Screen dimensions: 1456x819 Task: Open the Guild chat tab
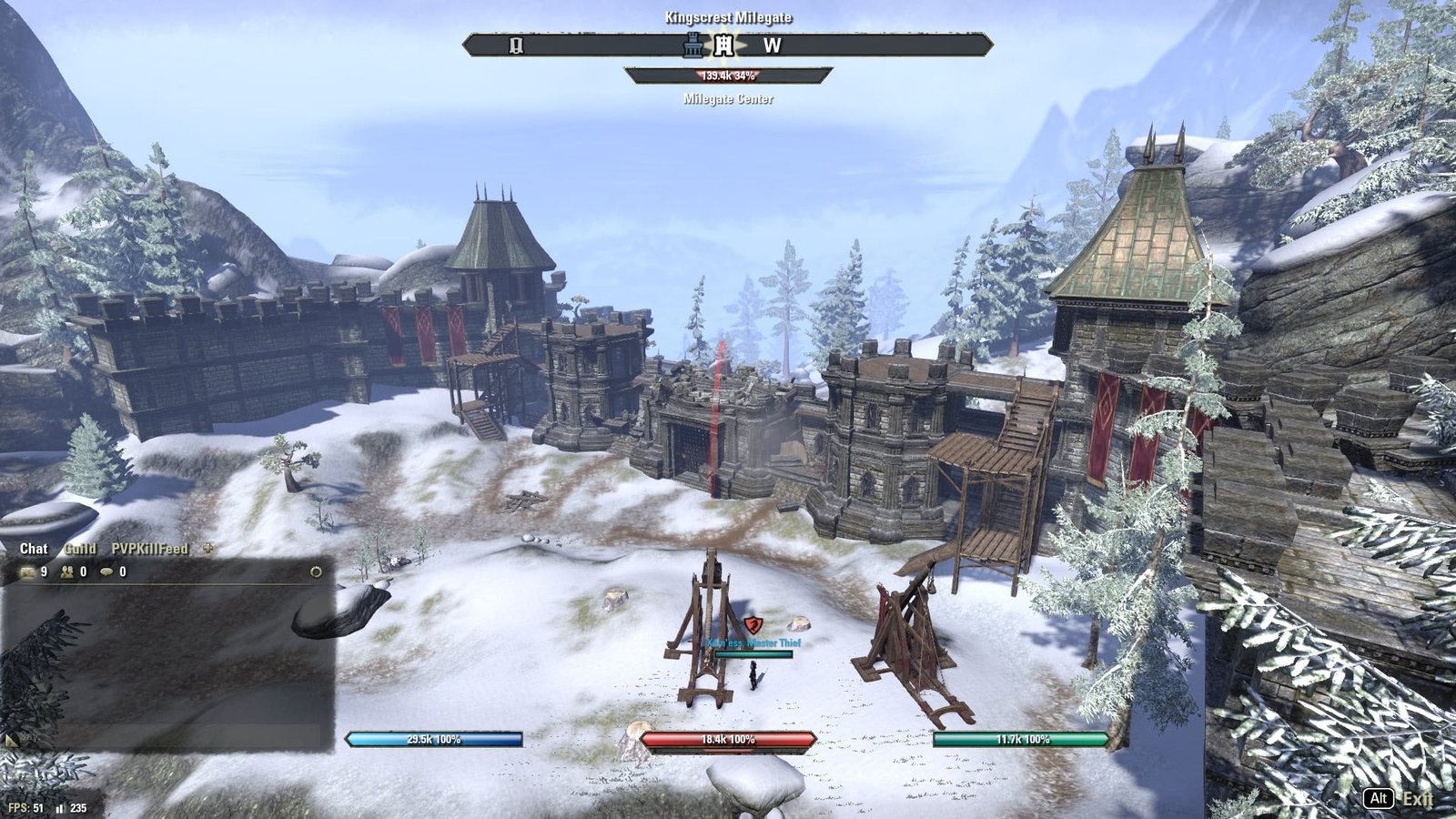click(80, 549)
